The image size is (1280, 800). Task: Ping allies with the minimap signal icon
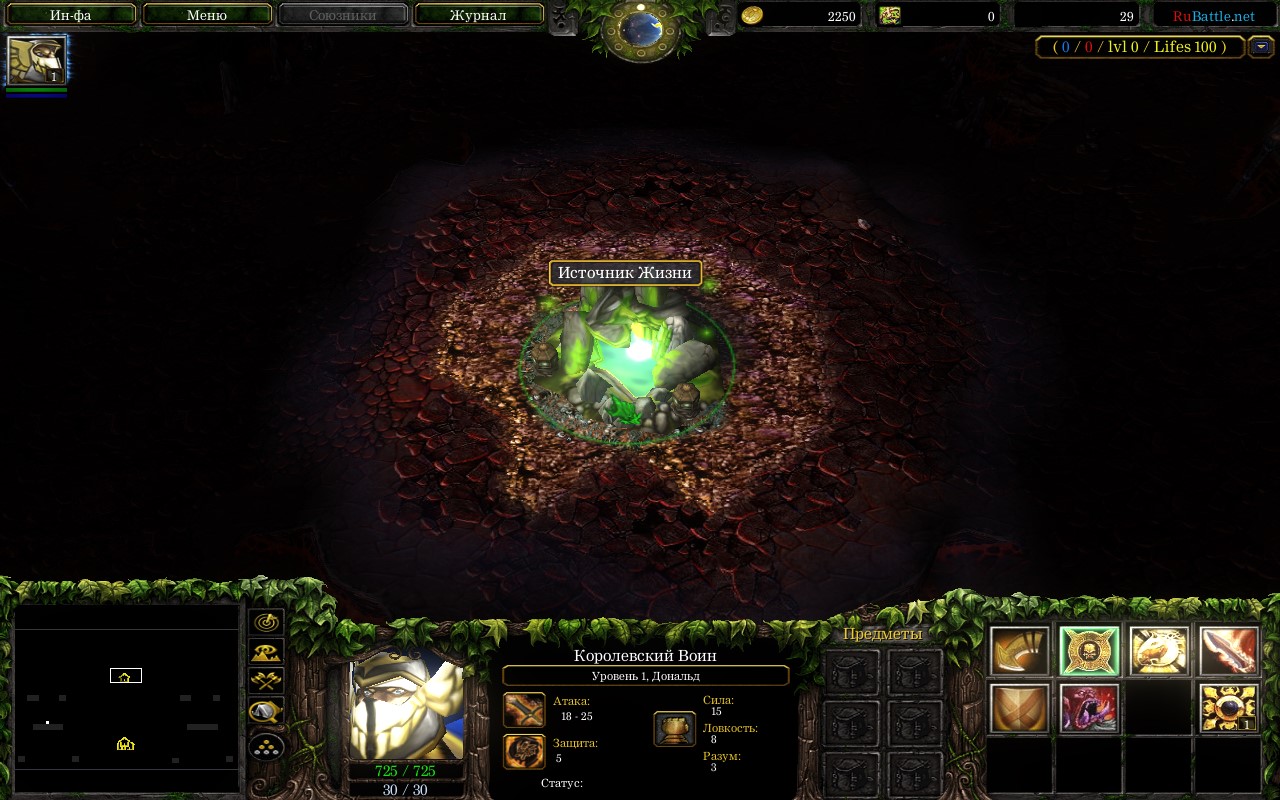pos(266,620)
